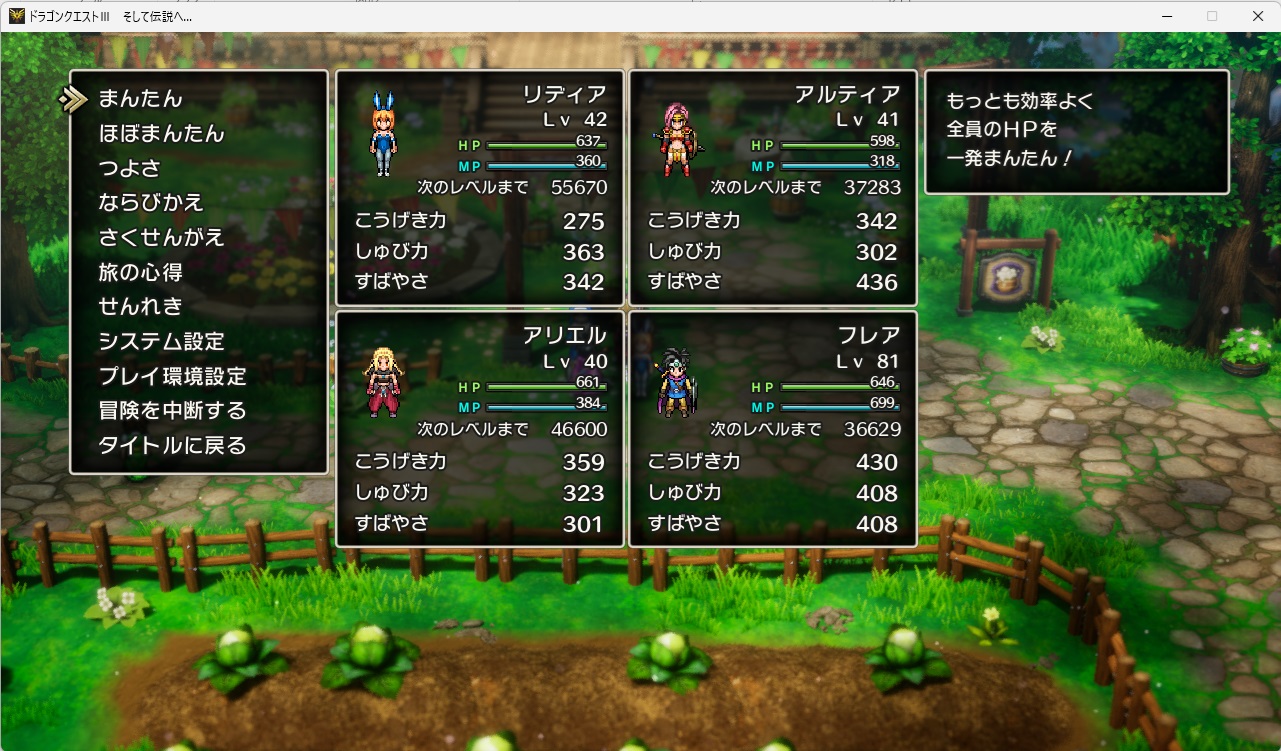The width and height of the screenshot is (1281, 751).
Task: Open プレイ環境設定 play environment settings
Action: (x=172, y=376)
